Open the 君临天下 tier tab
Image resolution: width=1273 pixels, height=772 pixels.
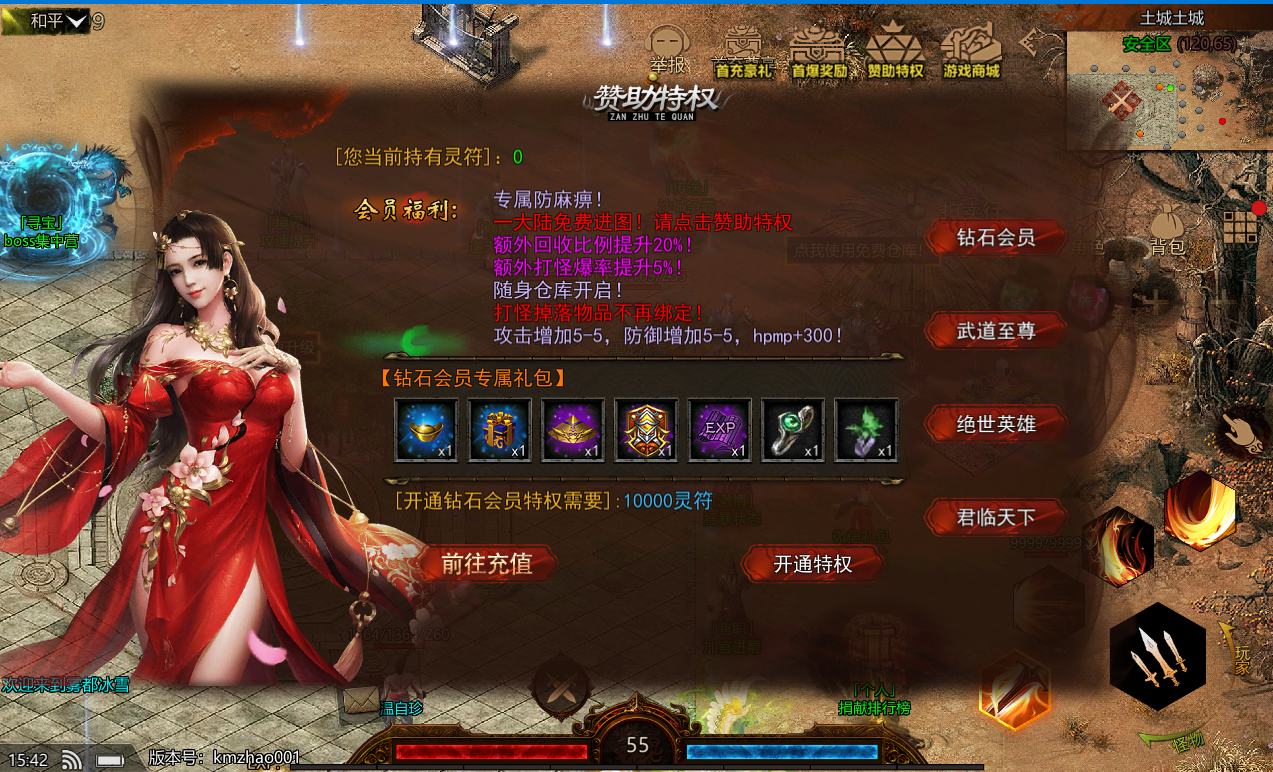tap(995, 517)
